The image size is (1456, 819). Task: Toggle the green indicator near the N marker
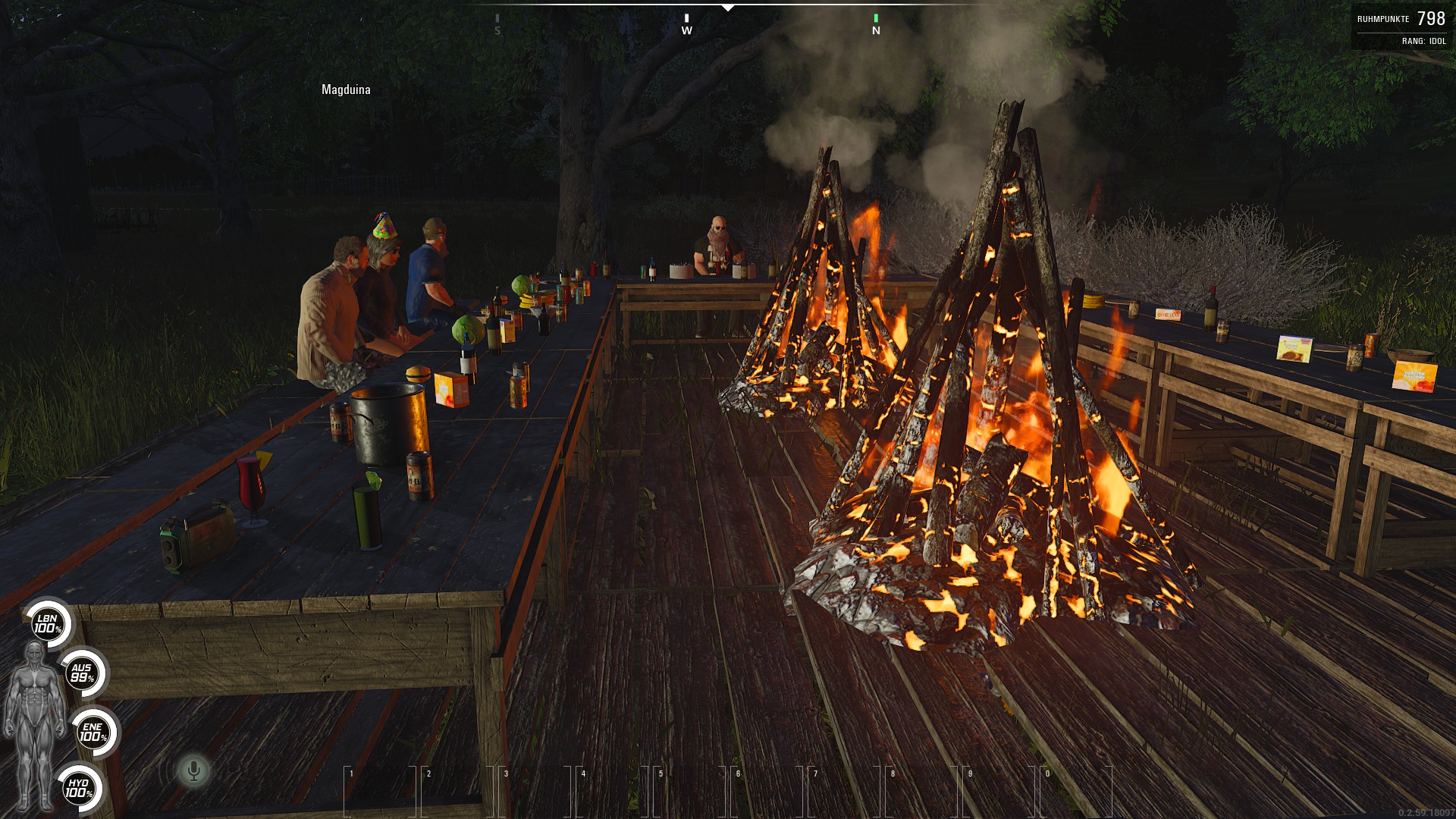tap(877, 17)
